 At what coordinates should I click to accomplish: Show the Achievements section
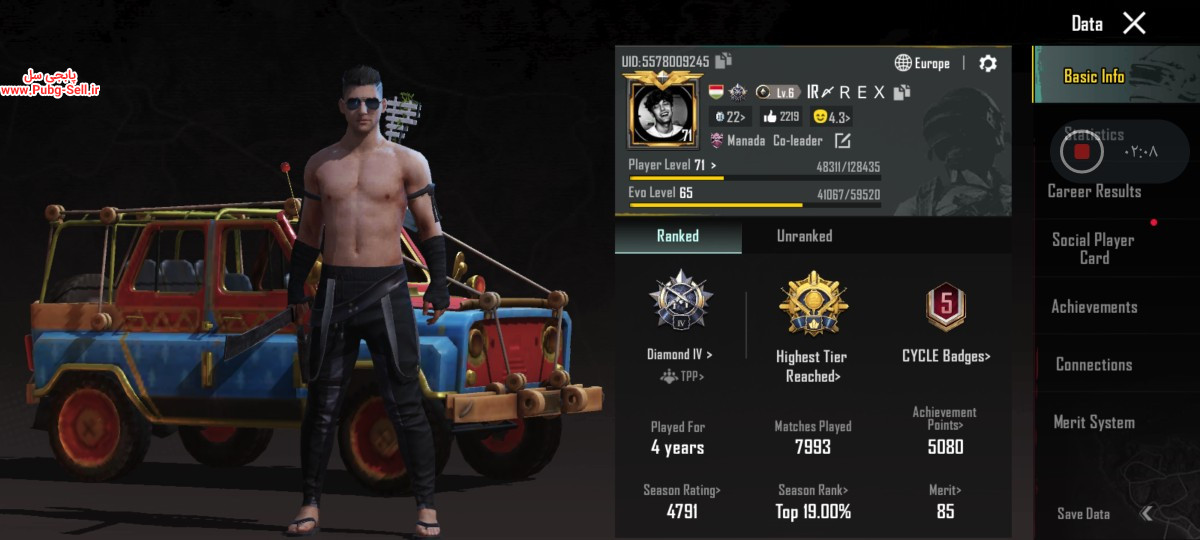(x=1094, y=307)
